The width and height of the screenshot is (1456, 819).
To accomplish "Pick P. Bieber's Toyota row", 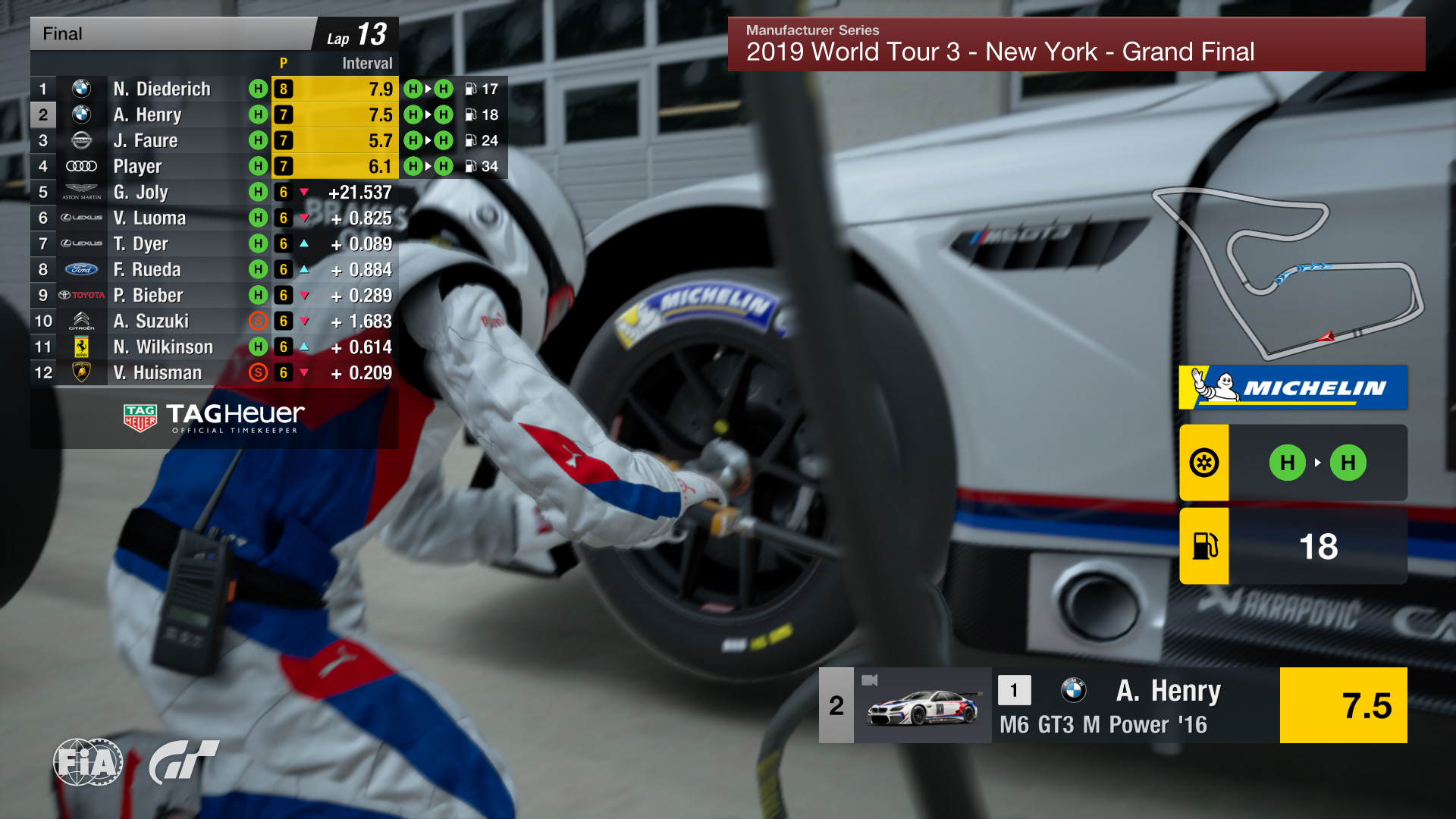I will 148,295.
